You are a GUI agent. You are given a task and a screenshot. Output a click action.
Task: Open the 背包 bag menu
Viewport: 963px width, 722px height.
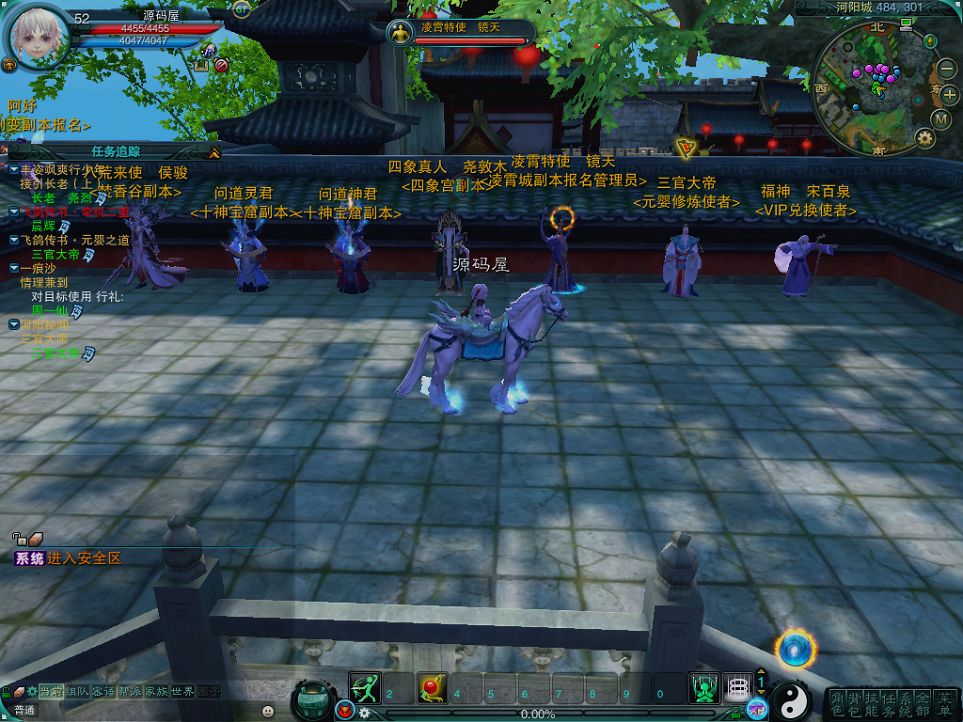click(x=855, y=702)
